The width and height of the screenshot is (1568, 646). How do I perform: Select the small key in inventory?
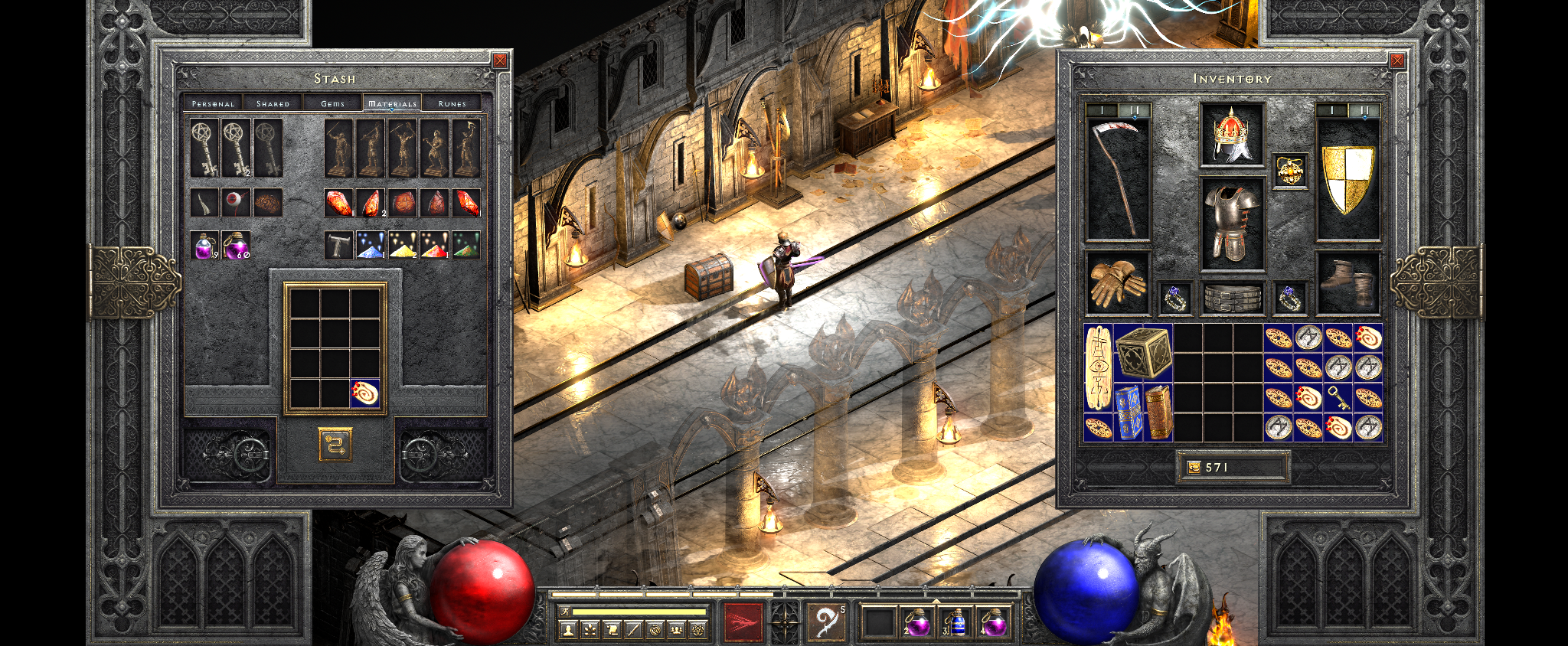1338,398
